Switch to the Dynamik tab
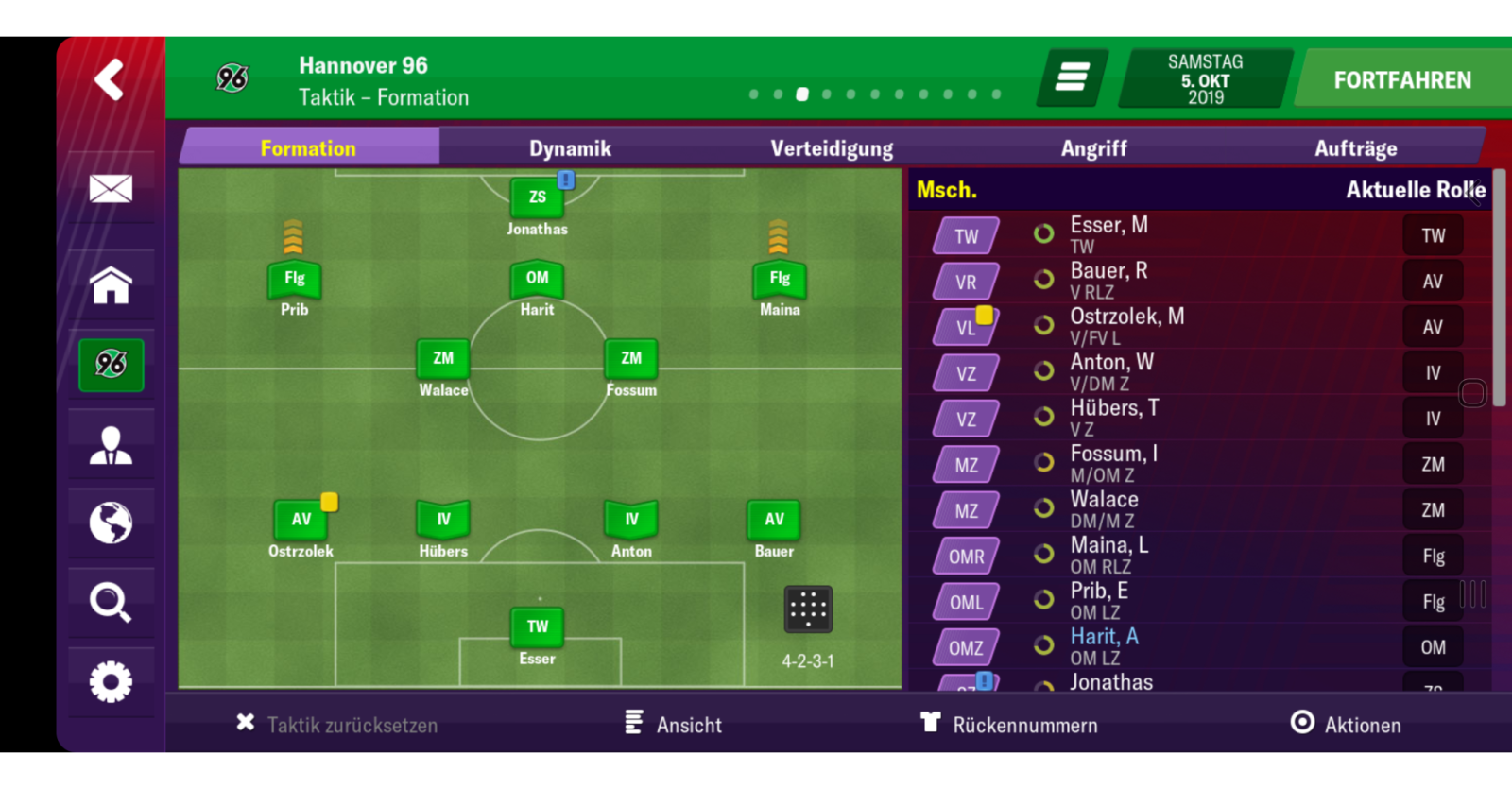 coord(570,148)
